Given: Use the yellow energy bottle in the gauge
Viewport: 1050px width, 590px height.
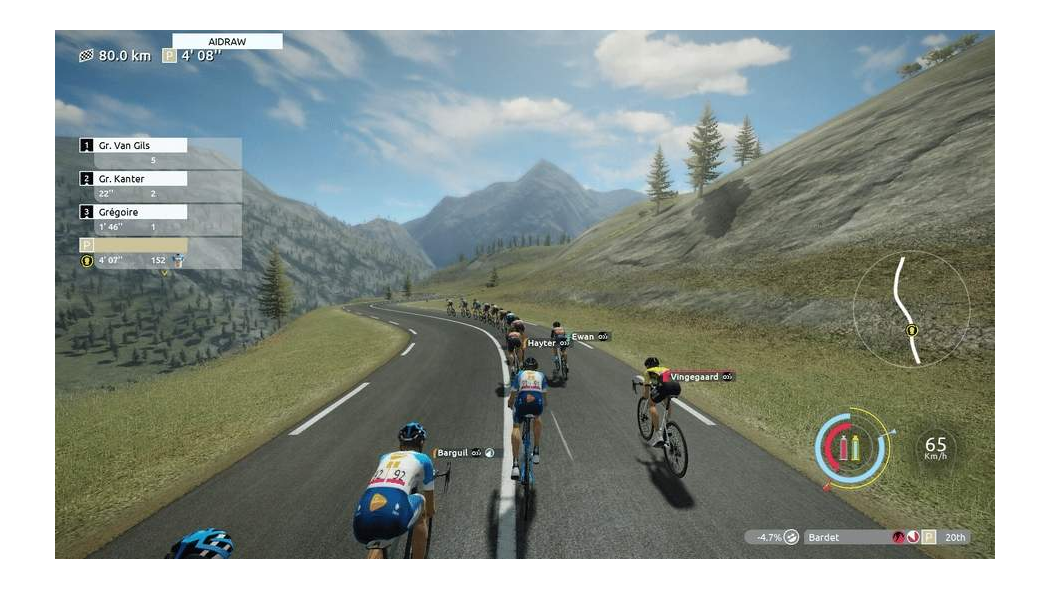Looking at the screenshot, I should [856, 447].
